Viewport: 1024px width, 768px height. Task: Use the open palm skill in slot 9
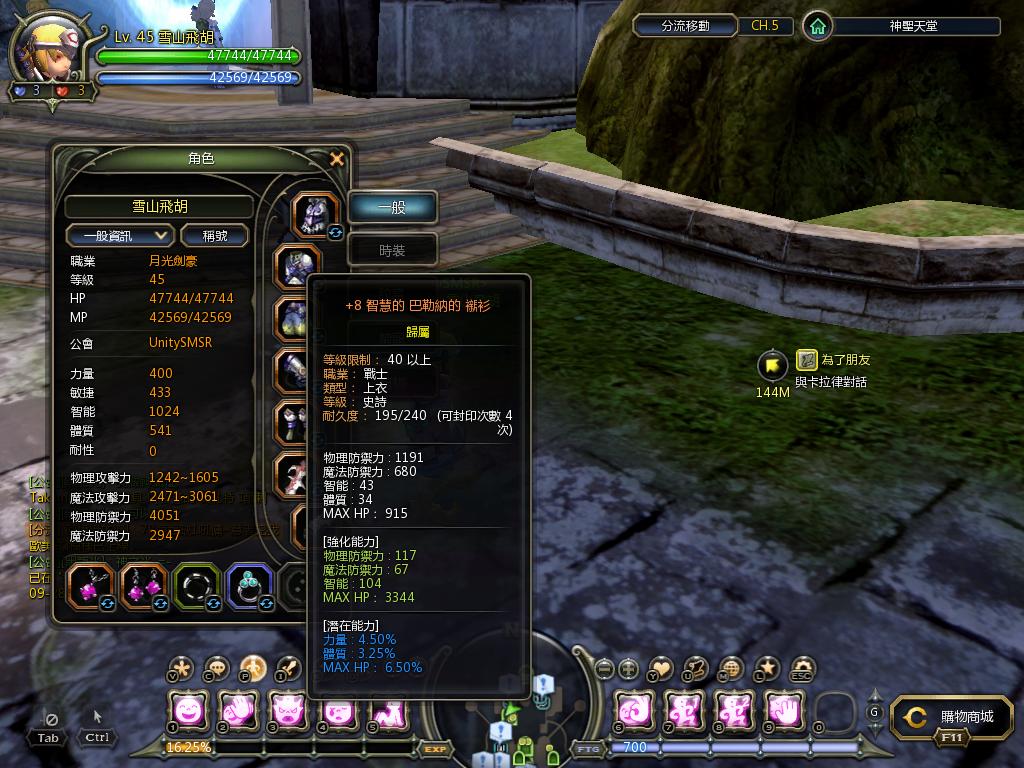(x=784, y=711)
